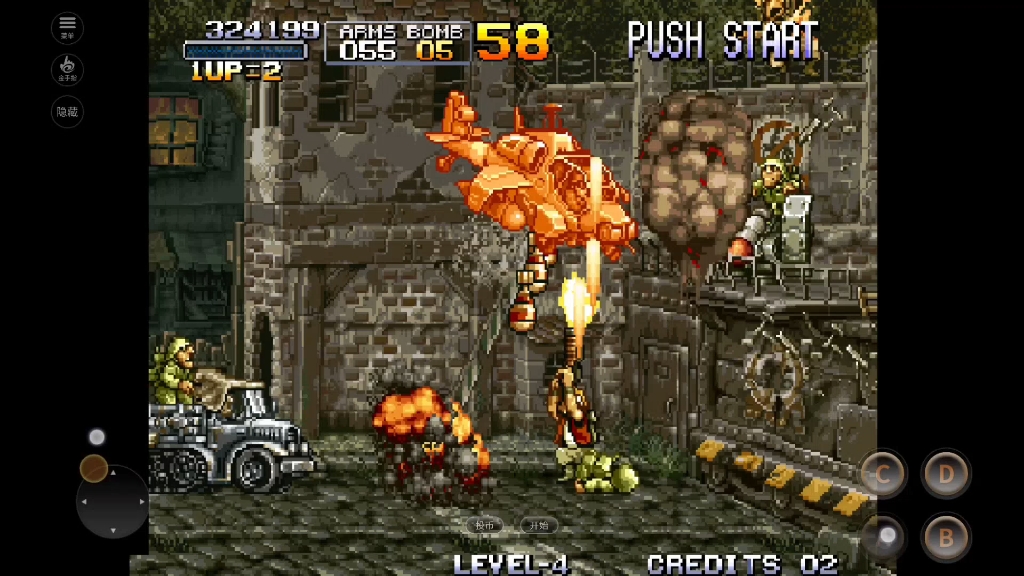Tap the 投币 insert coin button
The height and width of the screenshot is (576, 1024).
[x=485, y=525]
